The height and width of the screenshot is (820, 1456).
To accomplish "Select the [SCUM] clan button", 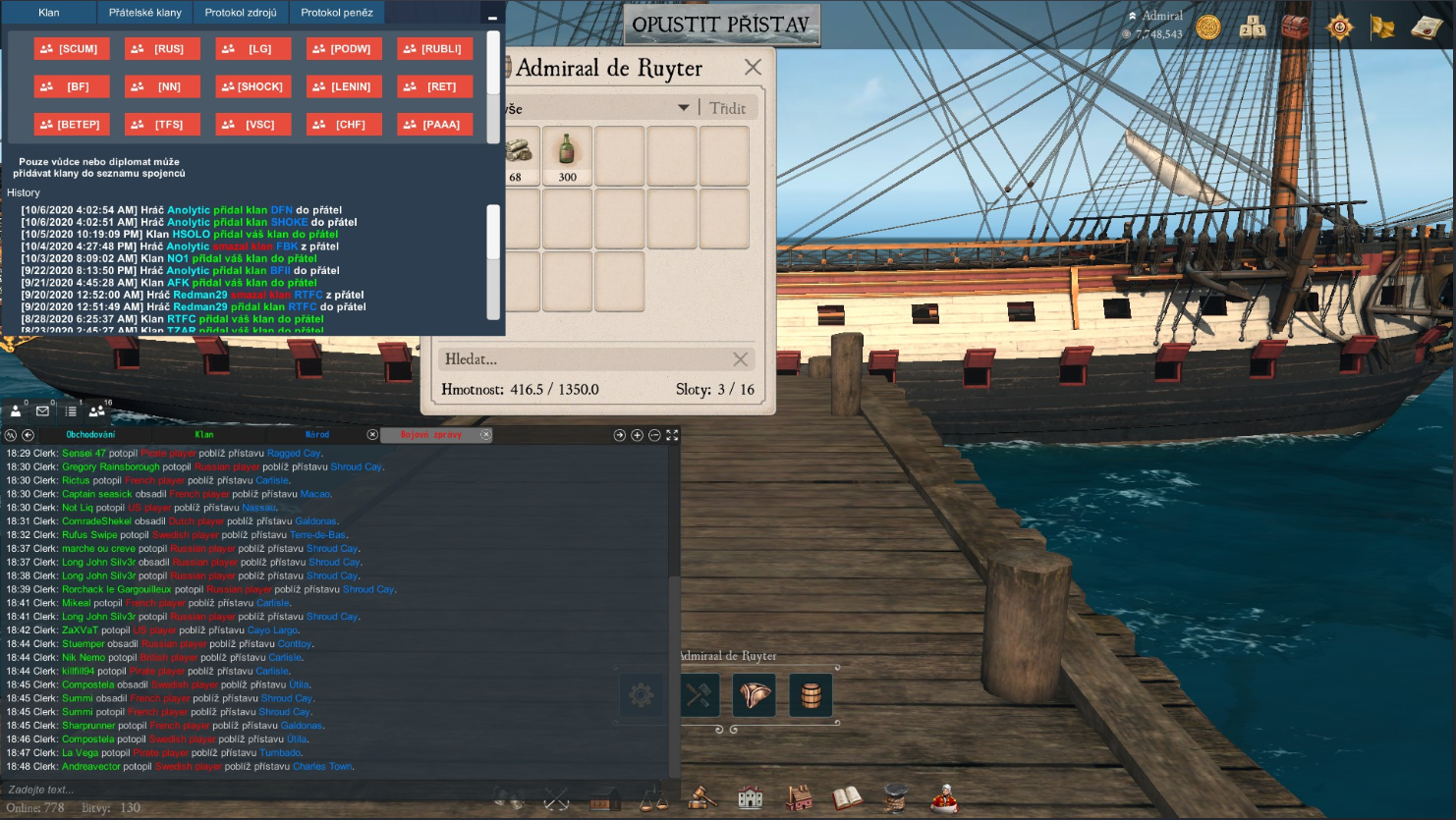I will [x=72, y=48].
